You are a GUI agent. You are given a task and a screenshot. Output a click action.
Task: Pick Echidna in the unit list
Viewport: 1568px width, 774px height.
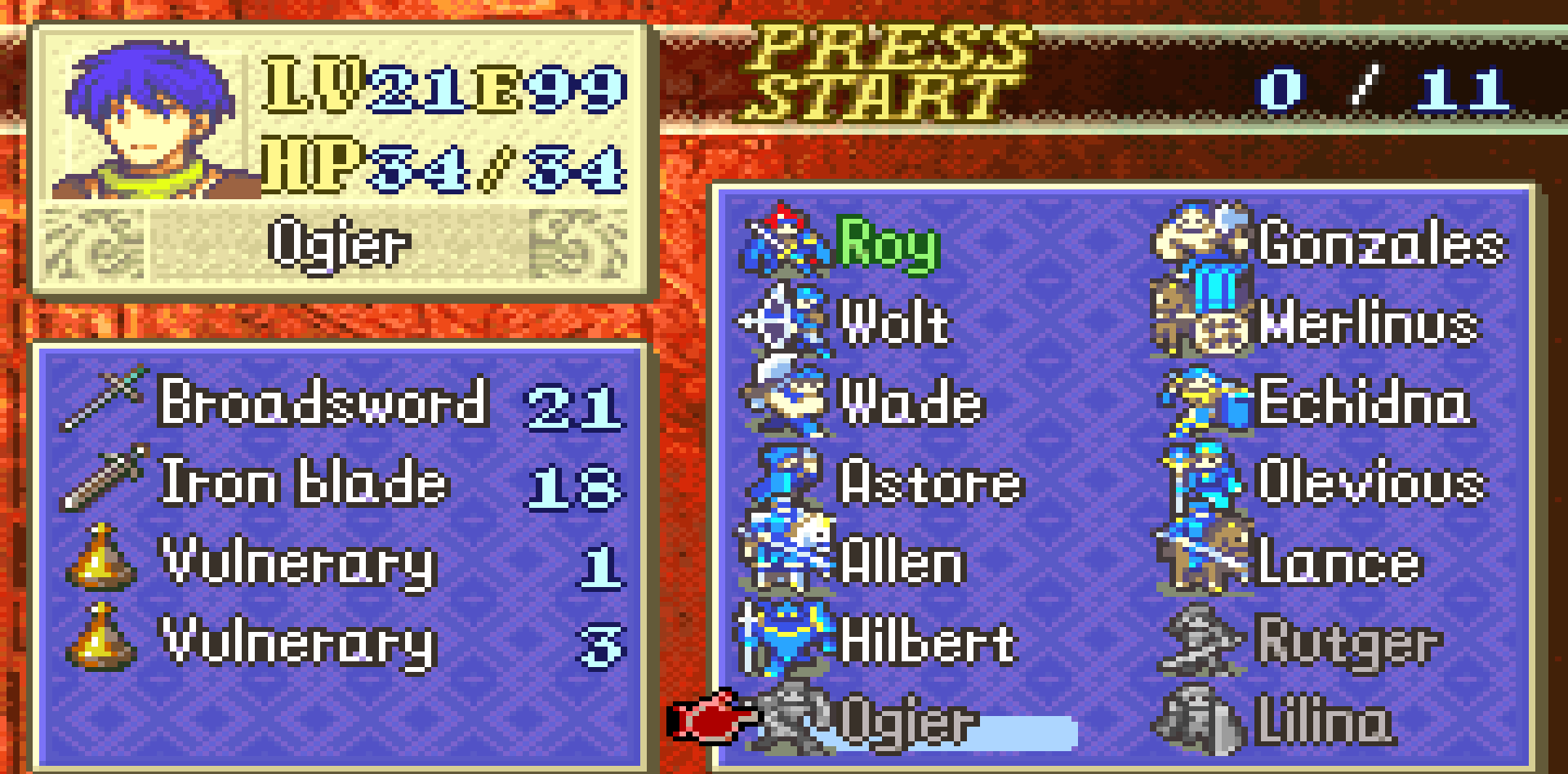point(1364,403)
